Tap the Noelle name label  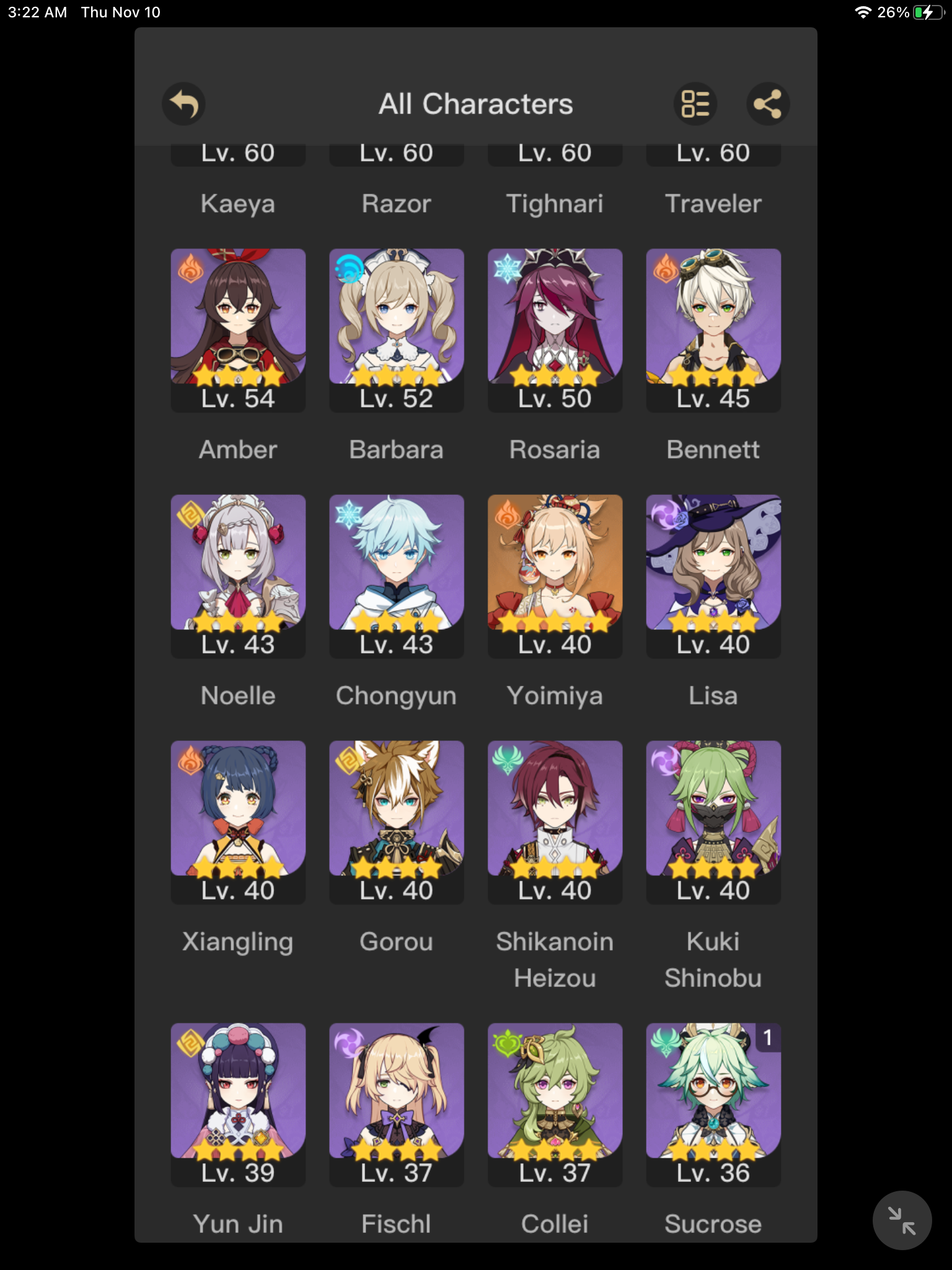(237, 695)
